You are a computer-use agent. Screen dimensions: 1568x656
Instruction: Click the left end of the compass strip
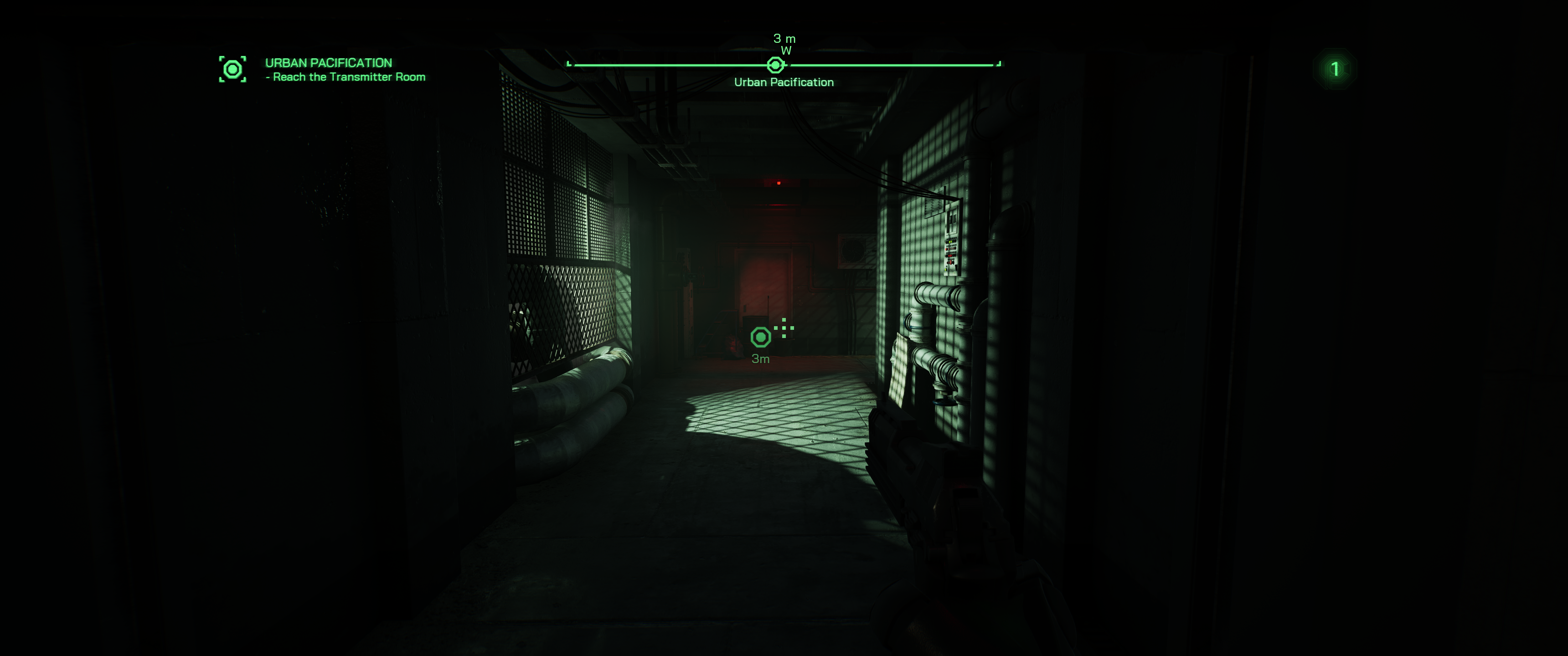[568, 63]
